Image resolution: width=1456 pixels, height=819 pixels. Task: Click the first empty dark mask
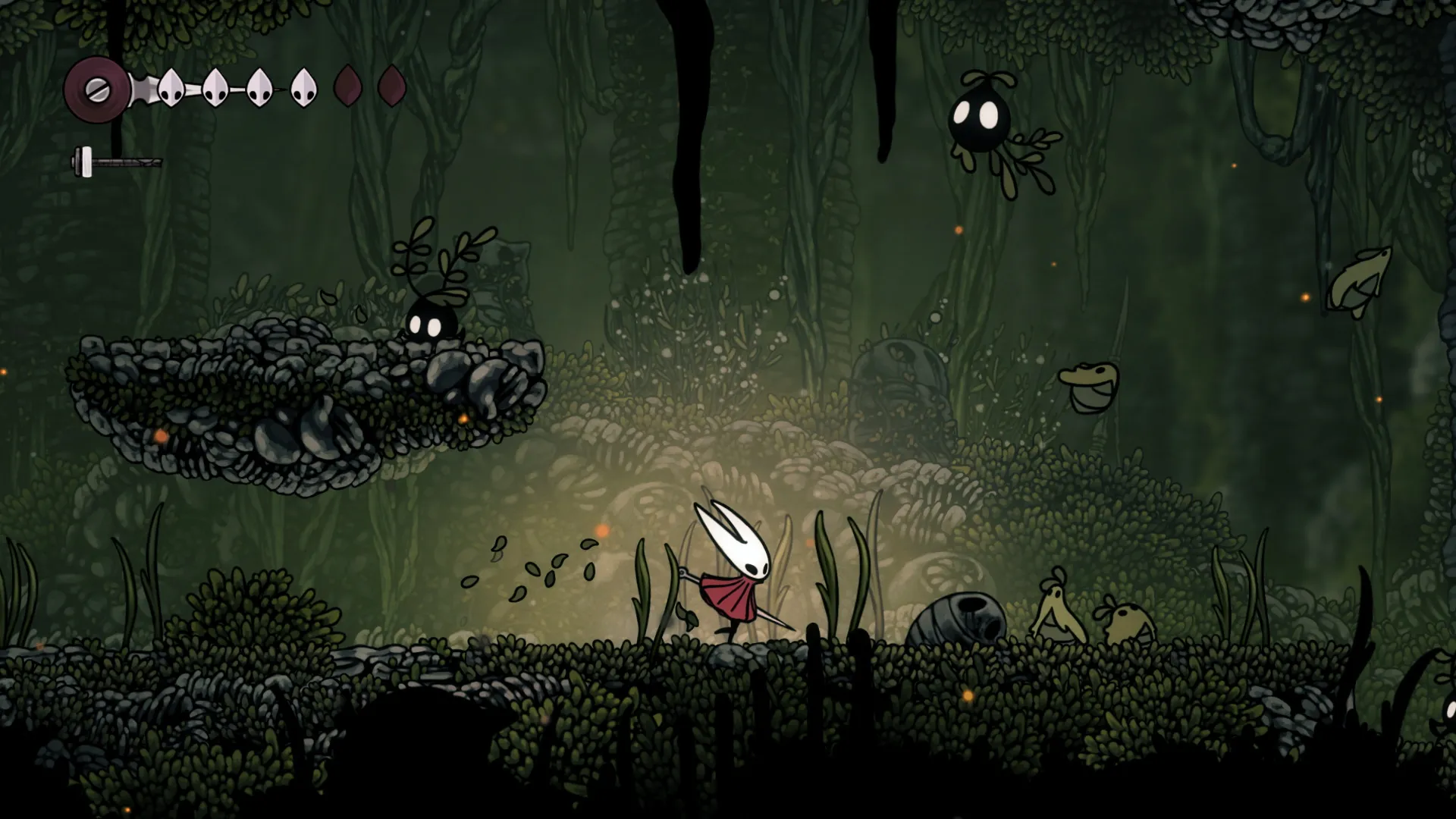346,85
